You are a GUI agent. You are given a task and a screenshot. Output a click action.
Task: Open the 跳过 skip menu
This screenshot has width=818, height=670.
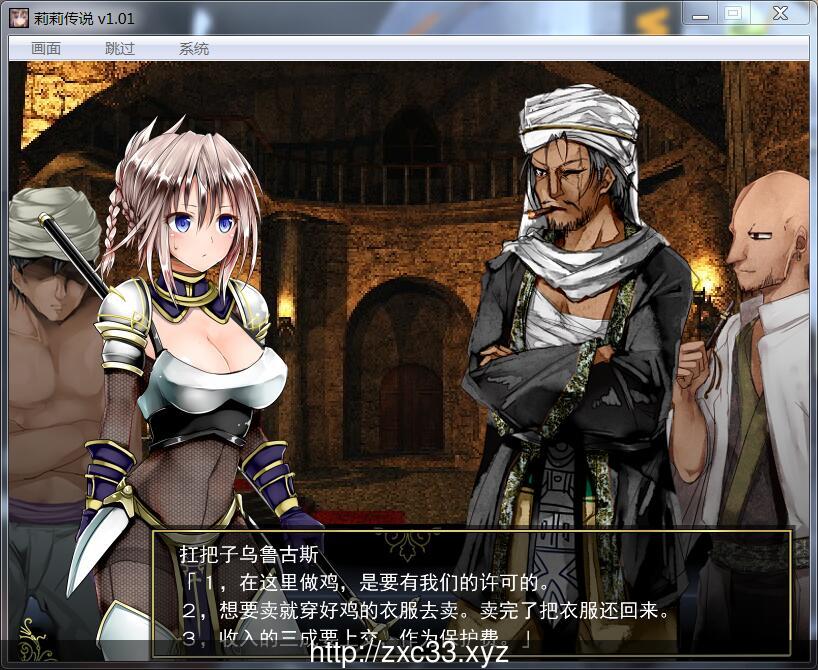tap(120, 49)
